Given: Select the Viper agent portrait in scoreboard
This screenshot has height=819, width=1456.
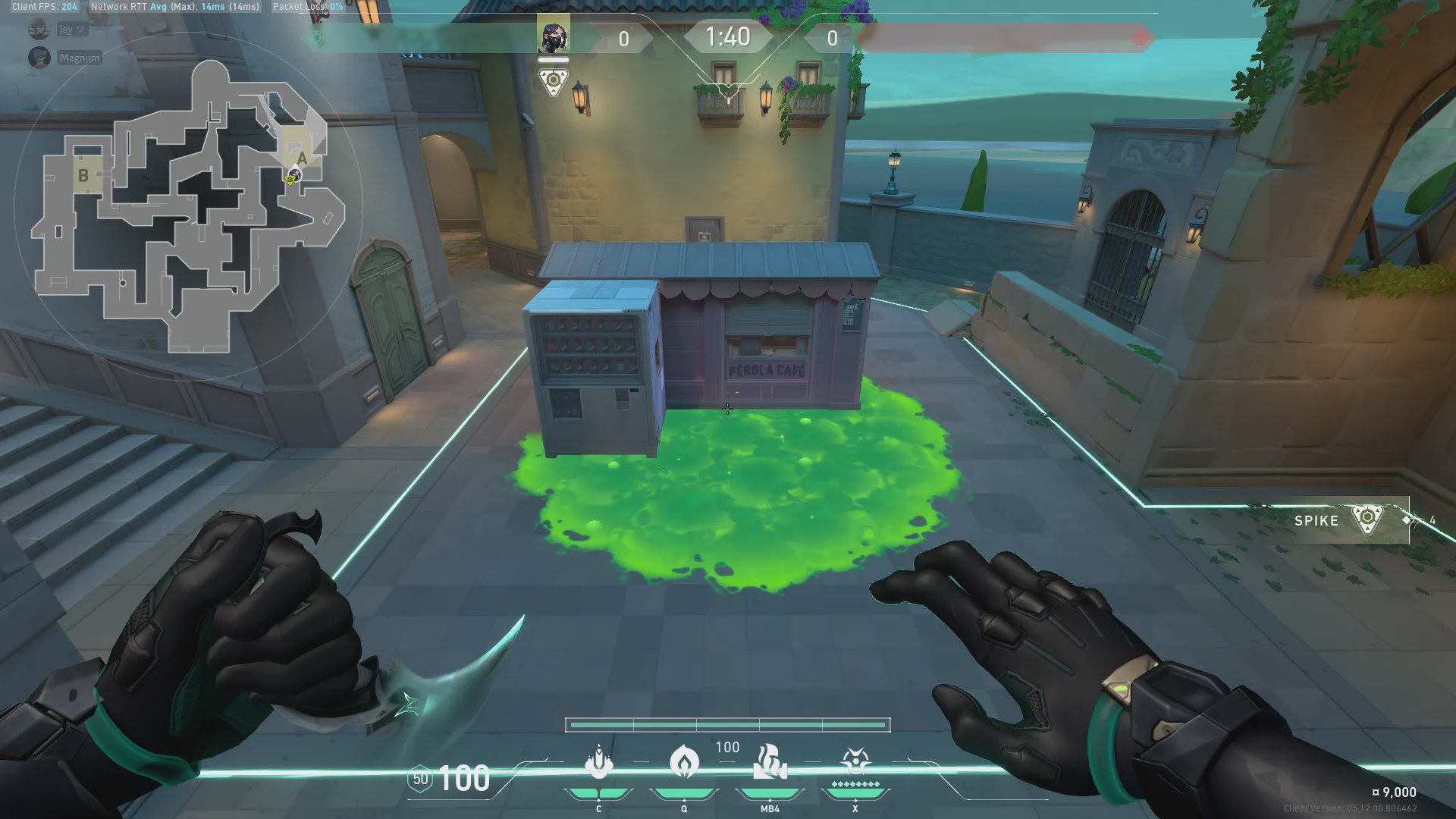Looking at the screenshot, I should 553,36.
